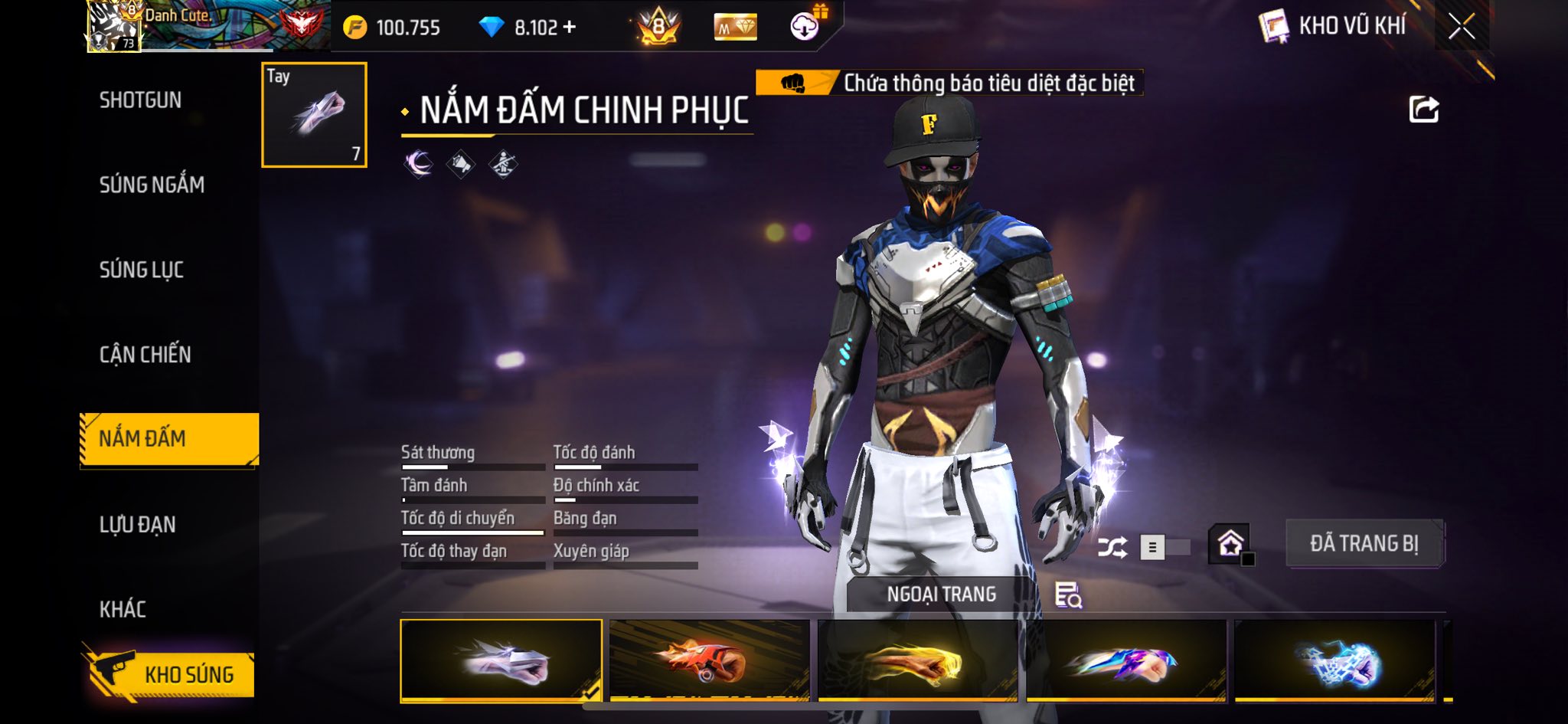Click the ĐÃ TRANG BỊ equipped button
Image resolution: width=1568 pixels, height=724 pixels.
(x=1364, y=543)
